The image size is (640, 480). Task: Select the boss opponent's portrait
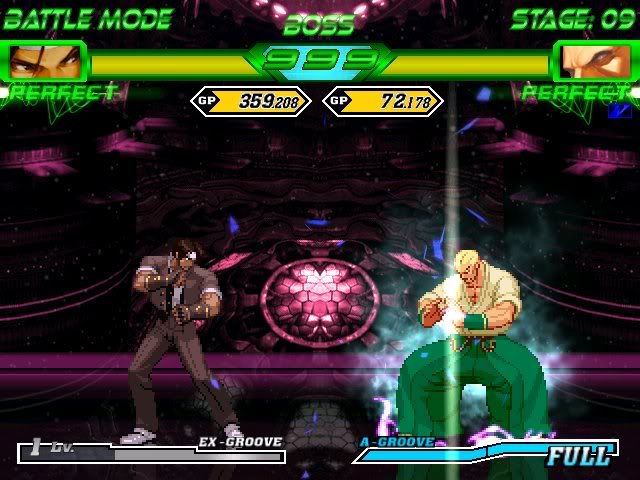click(x=595, y=62)
